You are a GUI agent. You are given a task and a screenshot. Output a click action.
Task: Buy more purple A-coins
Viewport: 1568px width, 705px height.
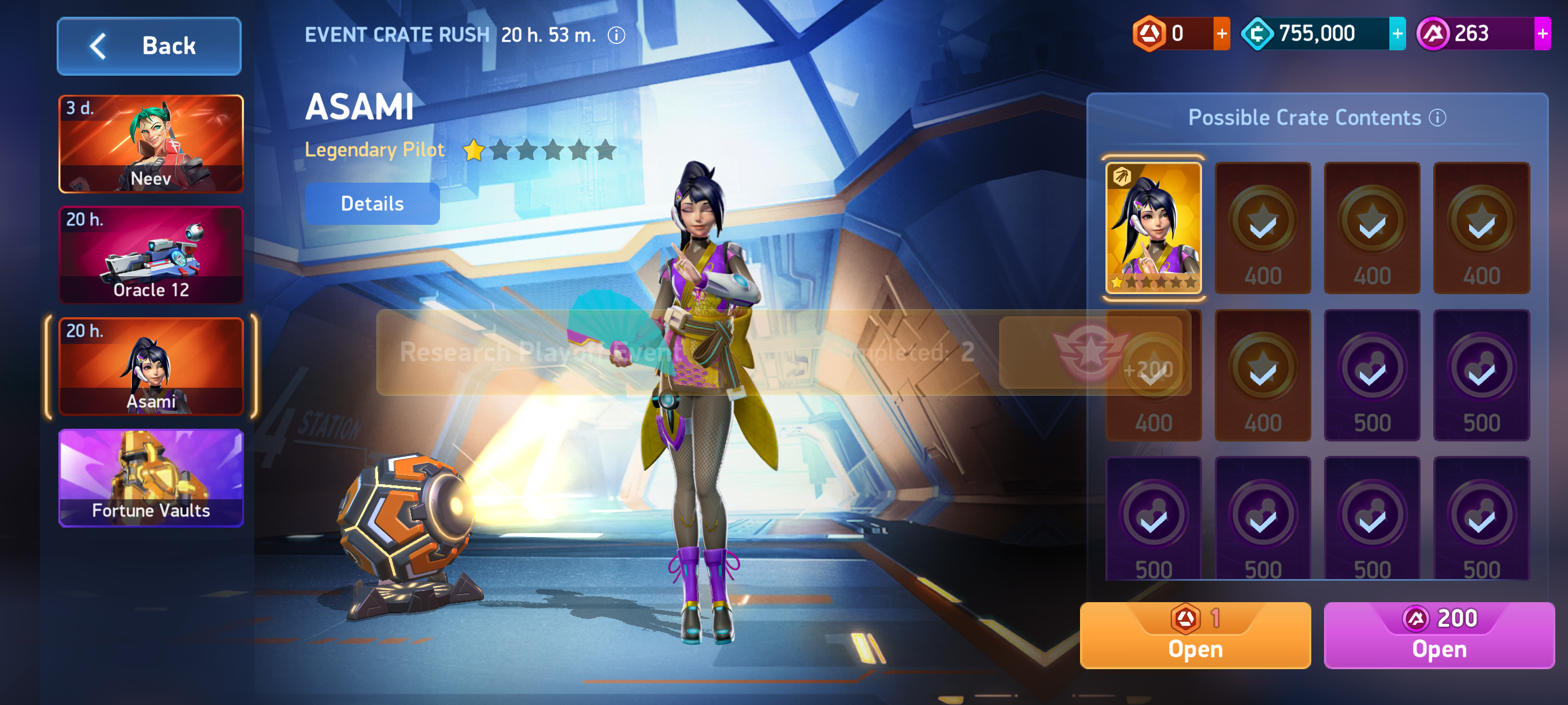(x=1542, y=34)
